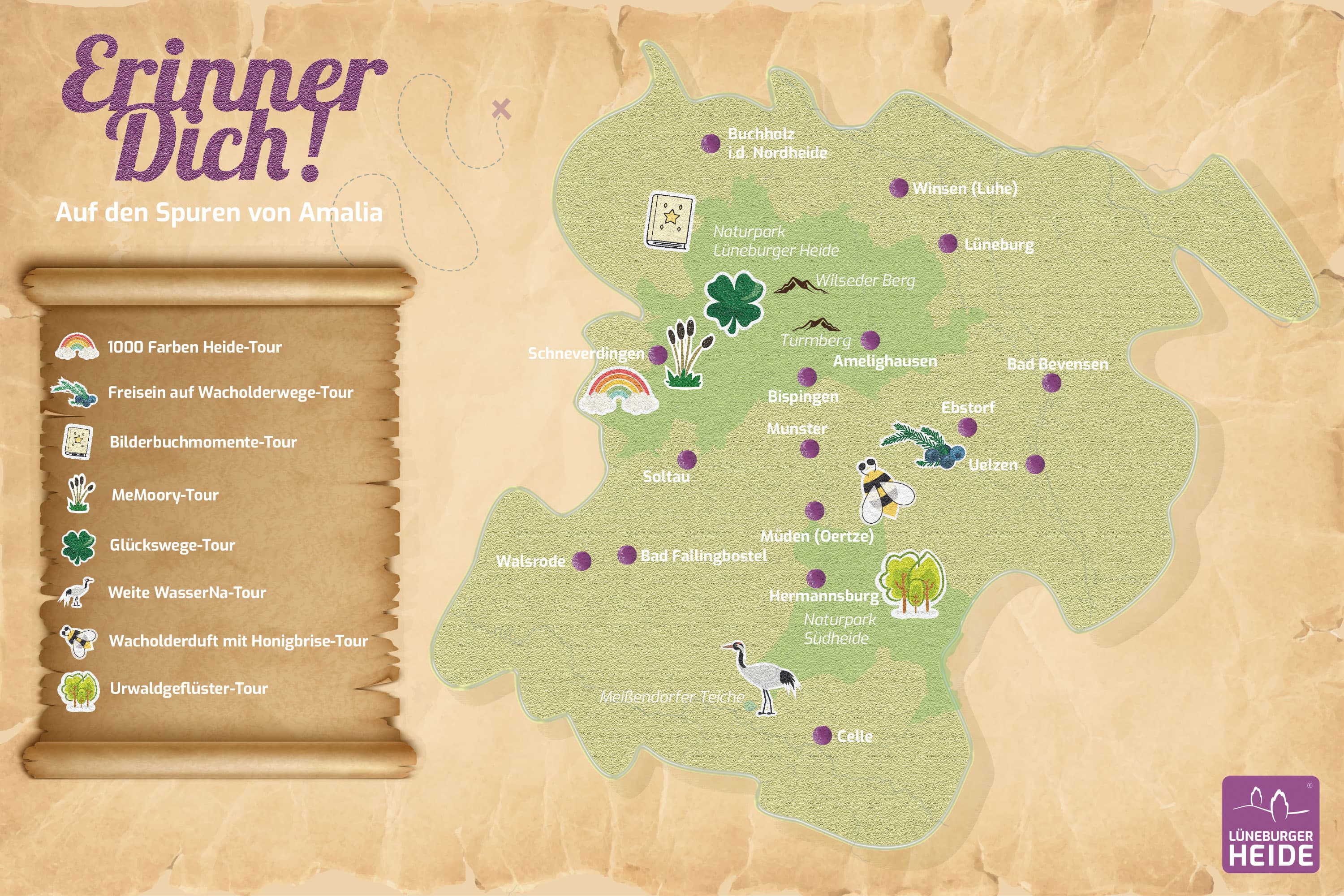
Task: Click the large rainbow marker on the map
Action: tap(619, 391)
